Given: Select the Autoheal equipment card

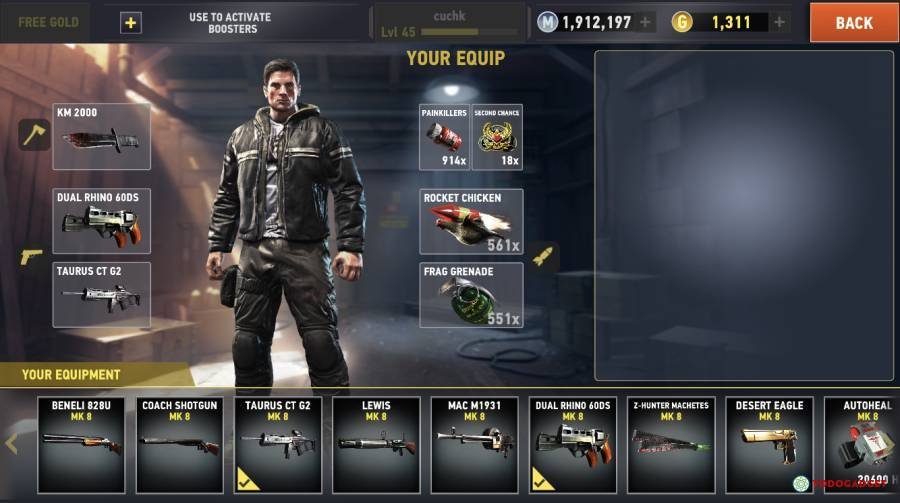Looking at the screenshot, I should (x=860, y=444).
